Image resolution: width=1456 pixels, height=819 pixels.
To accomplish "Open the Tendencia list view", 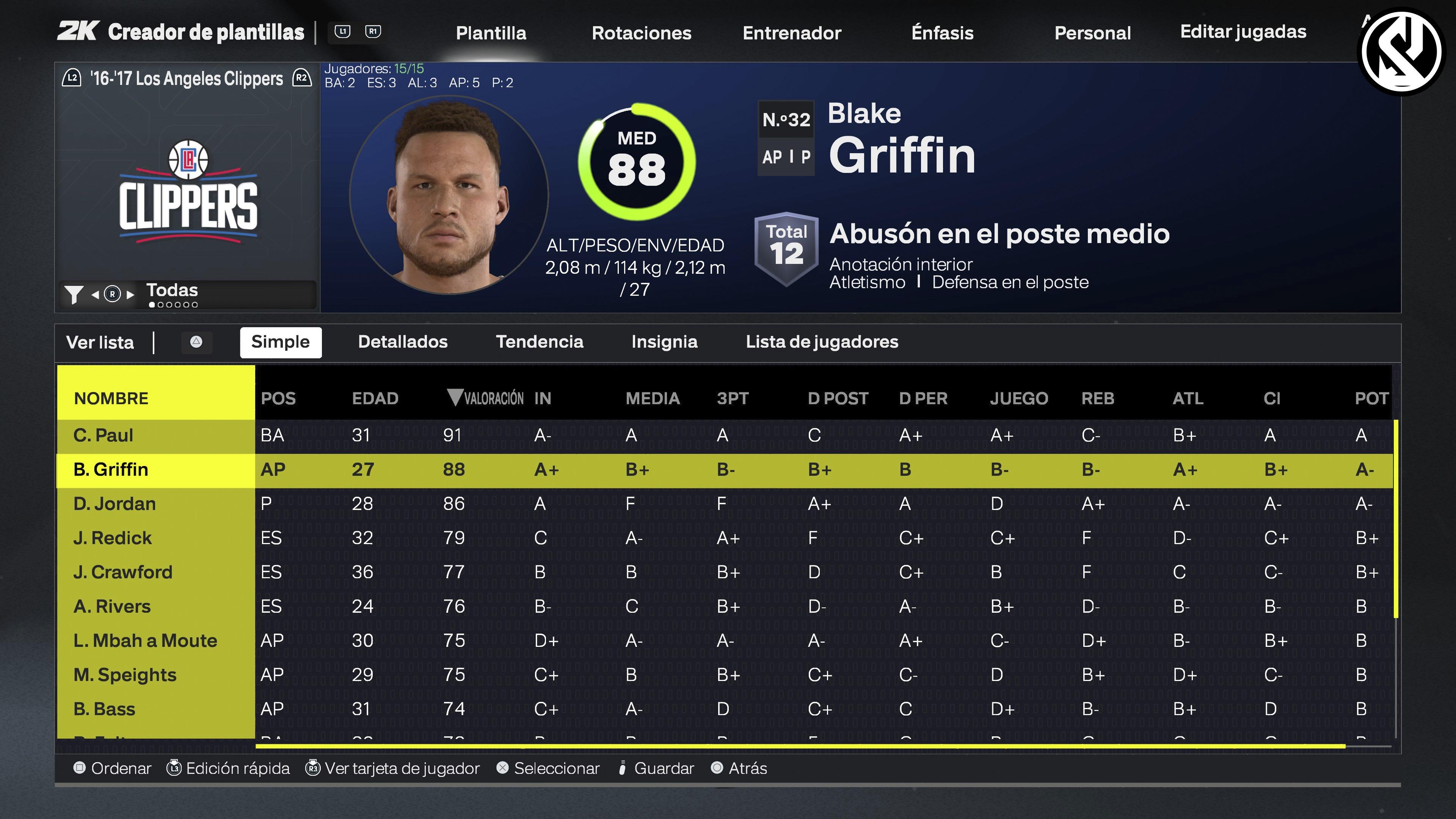I will tap(539, 342).
